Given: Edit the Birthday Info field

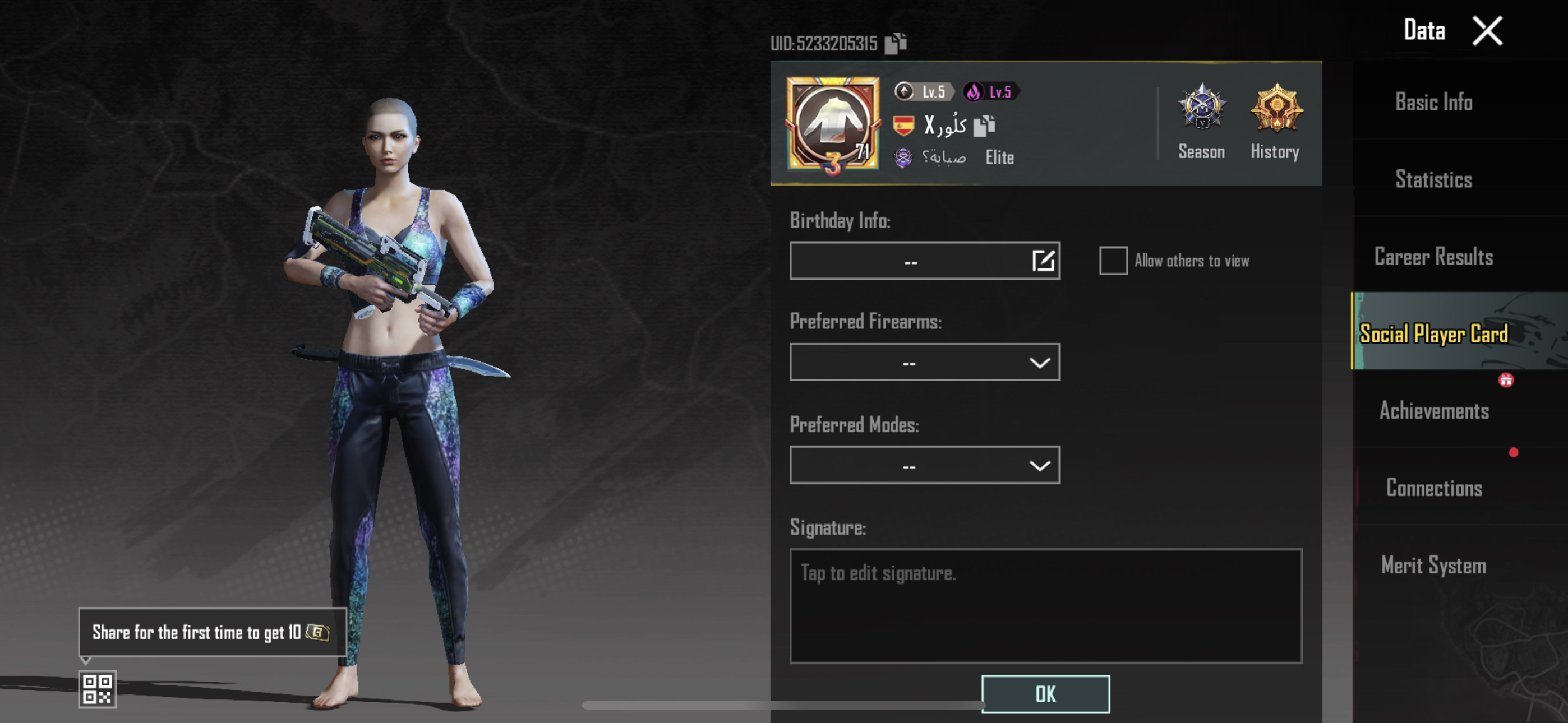Looking at the screenshot, I should [x=1043, y=261].
